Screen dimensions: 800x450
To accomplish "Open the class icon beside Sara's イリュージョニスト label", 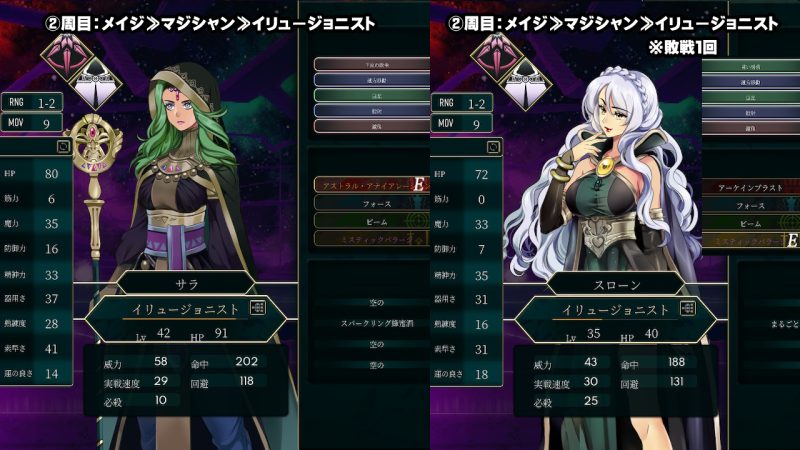I will (x=258, y=310).
